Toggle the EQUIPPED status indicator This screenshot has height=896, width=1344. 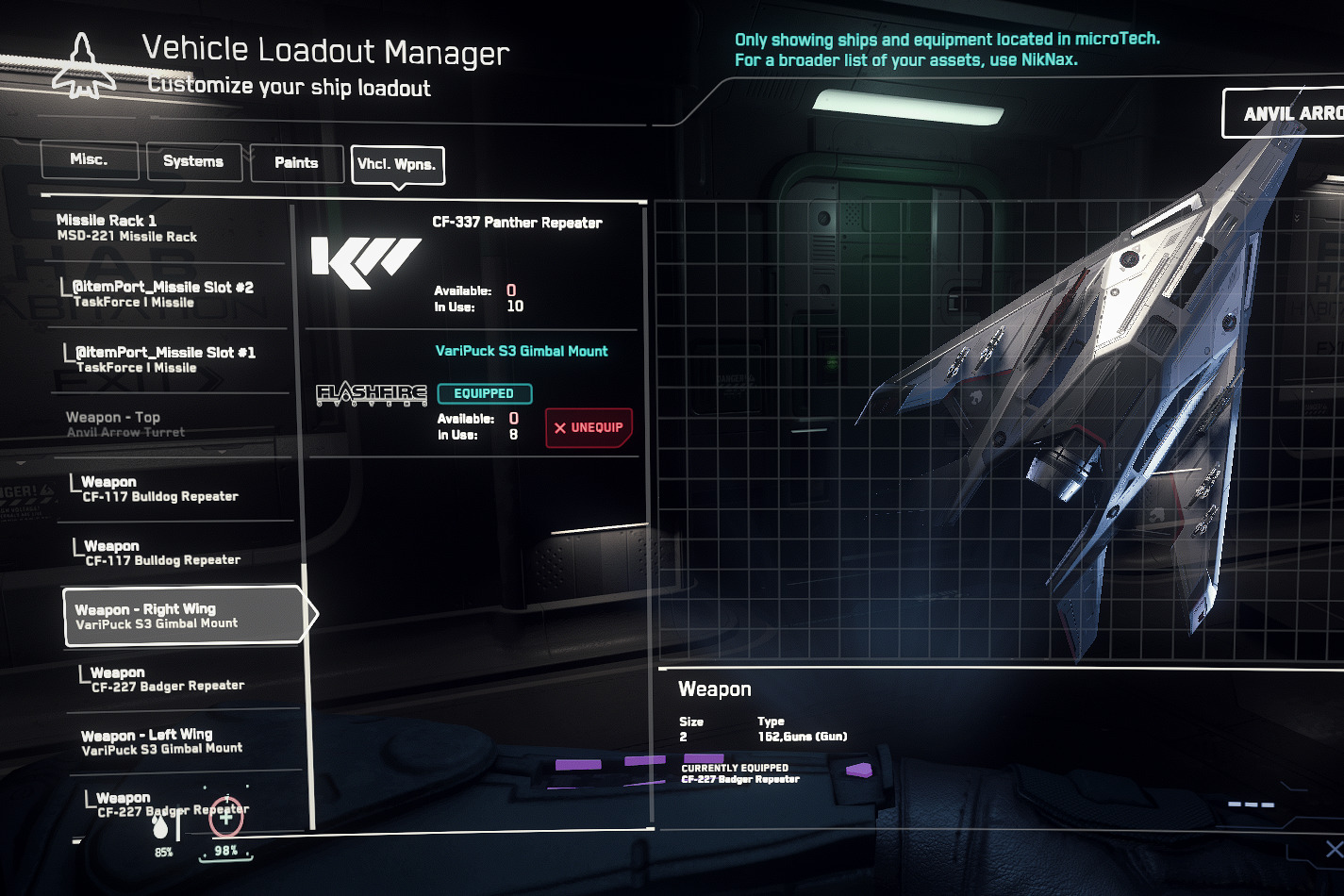[x=485, y=393]
